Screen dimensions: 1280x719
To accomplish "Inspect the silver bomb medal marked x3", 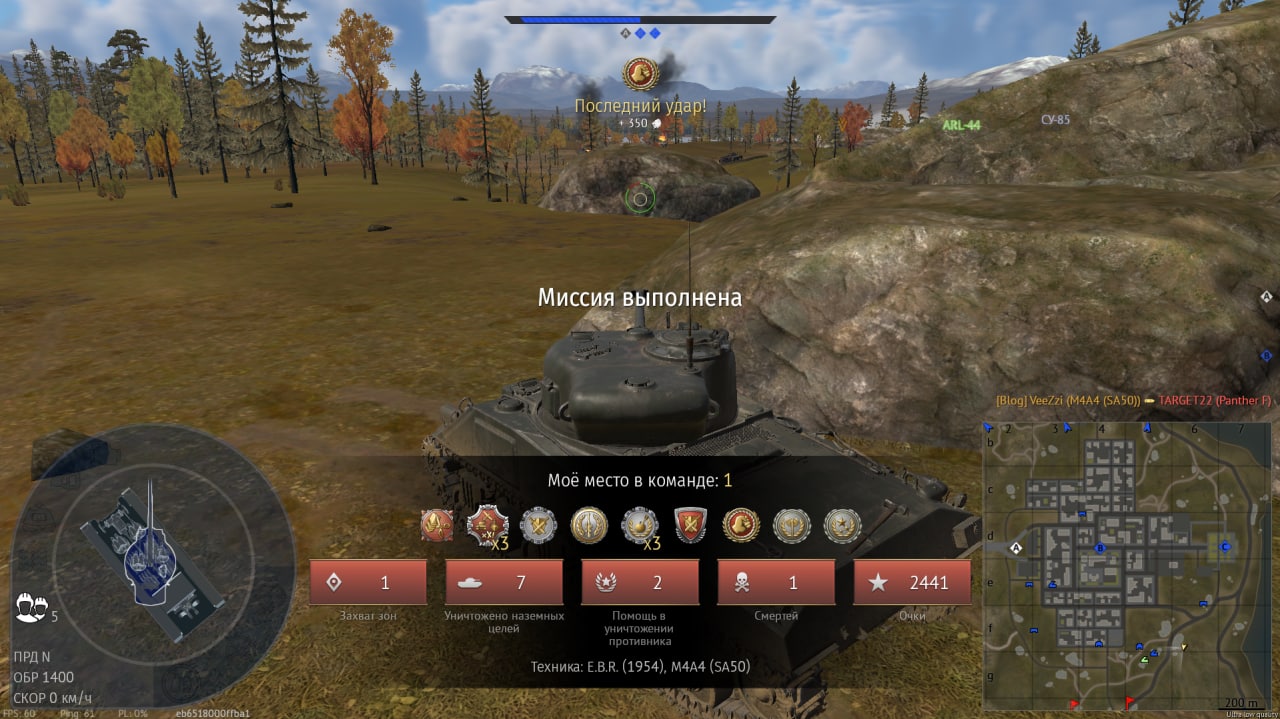I will coord(640,525).
